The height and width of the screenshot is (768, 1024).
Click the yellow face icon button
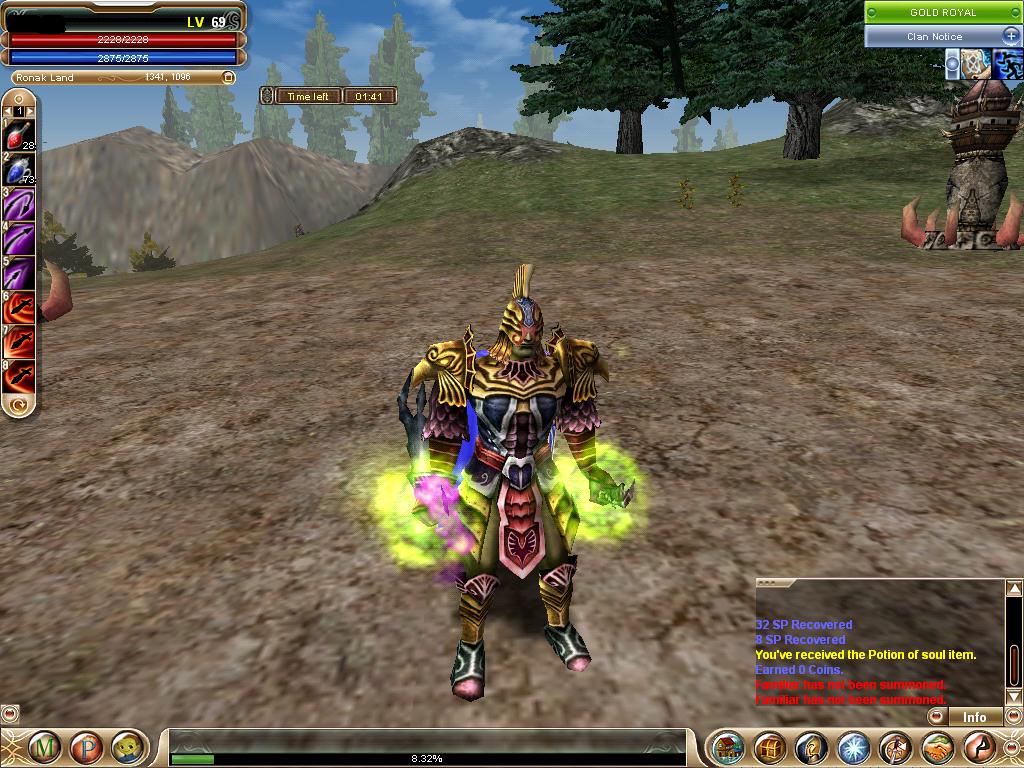(x=124, y=746)
